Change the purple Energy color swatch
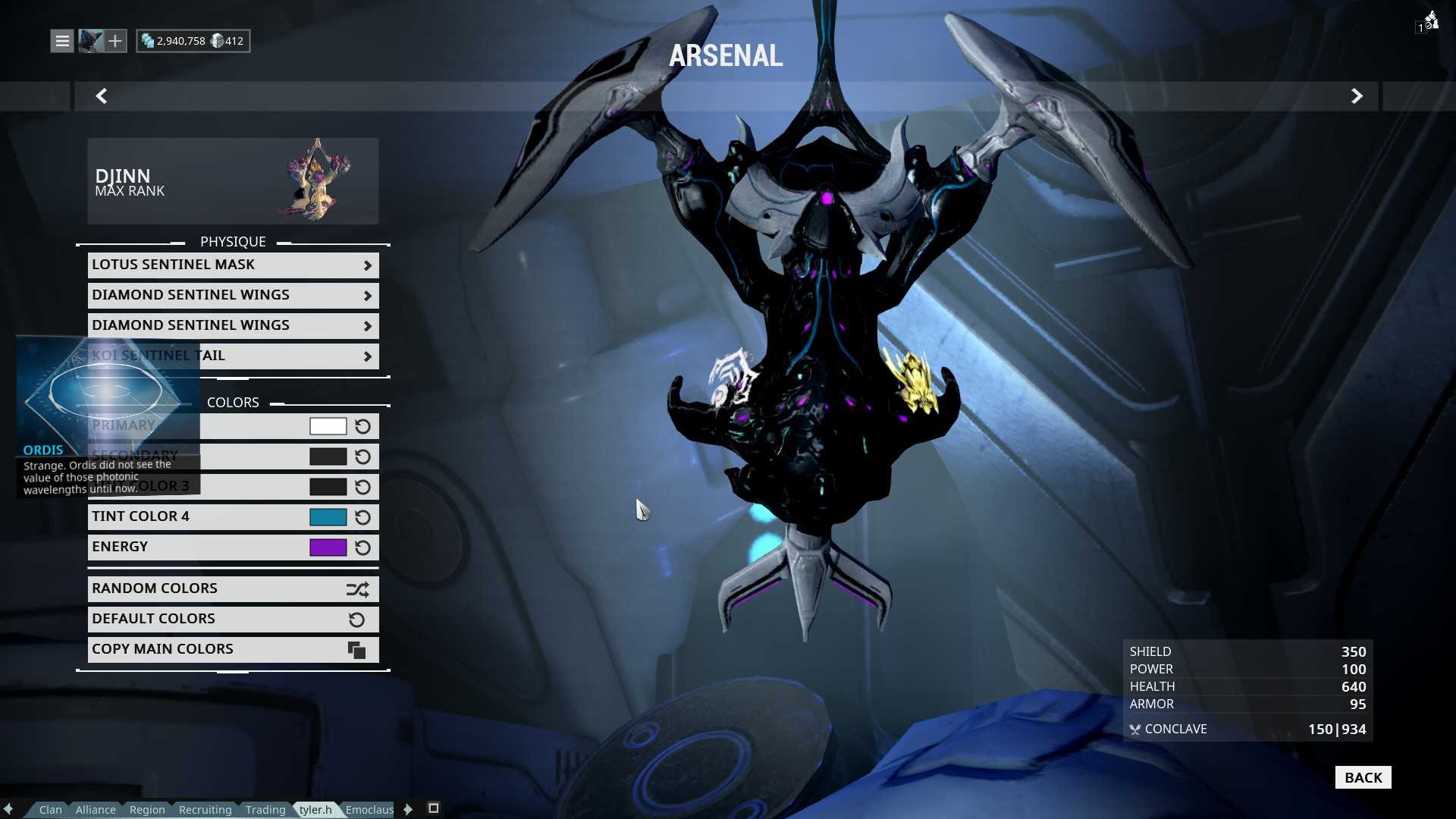Screen dimensions: 1456x819 pos(328,548)
